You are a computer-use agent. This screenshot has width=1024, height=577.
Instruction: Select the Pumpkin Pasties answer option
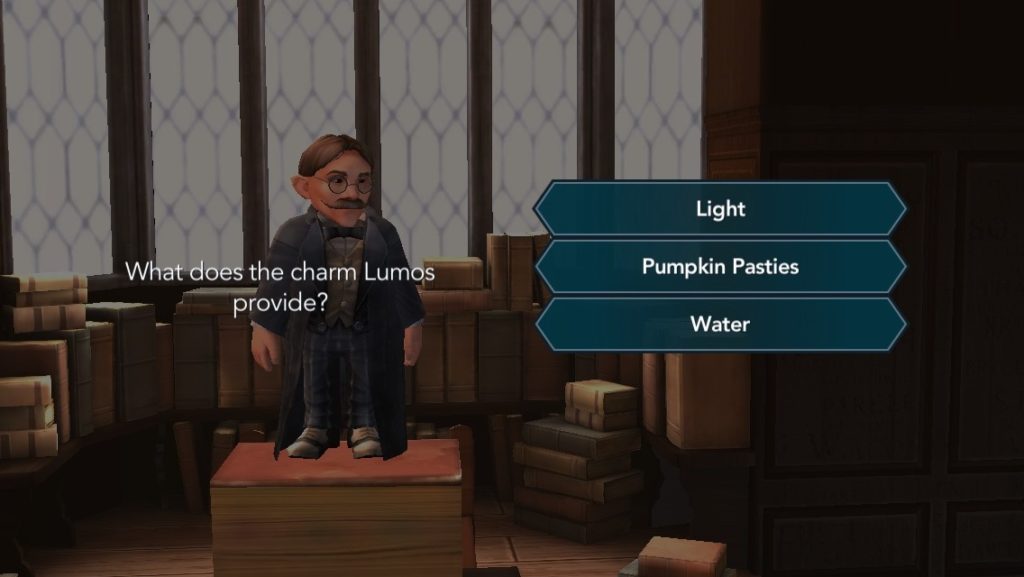(x=720, y=267)
